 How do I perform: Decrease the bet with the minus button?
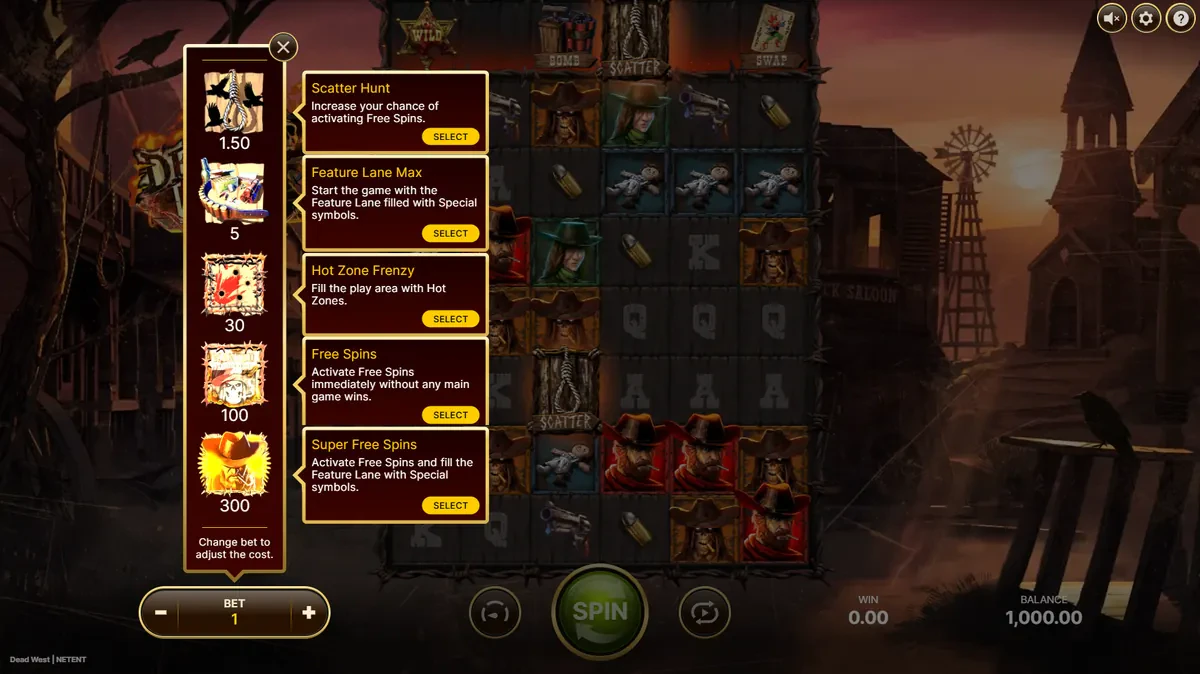click(160, 613)
